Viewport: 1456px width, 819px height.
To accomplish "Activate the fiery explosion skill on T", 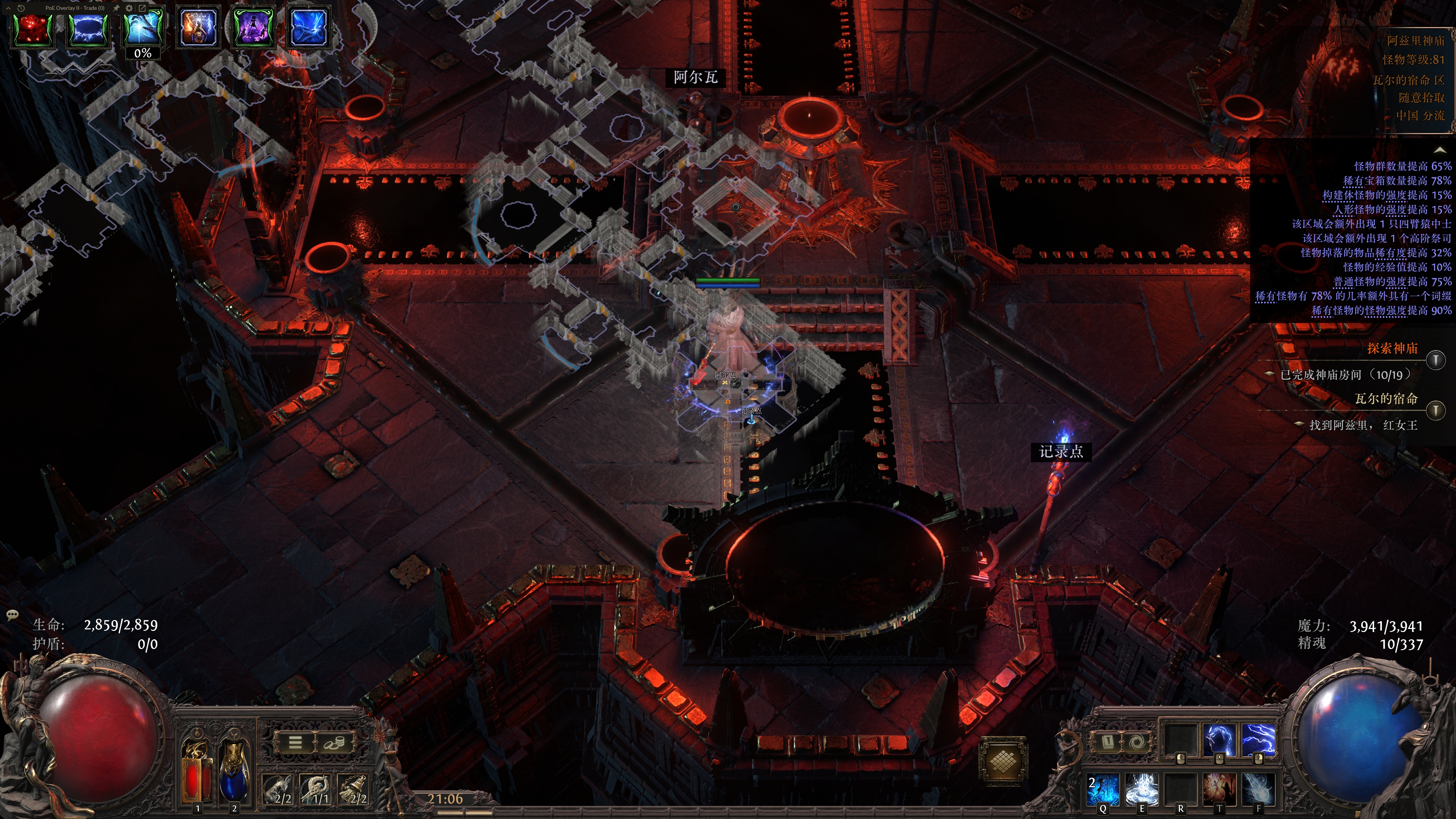I will 1219,789.
